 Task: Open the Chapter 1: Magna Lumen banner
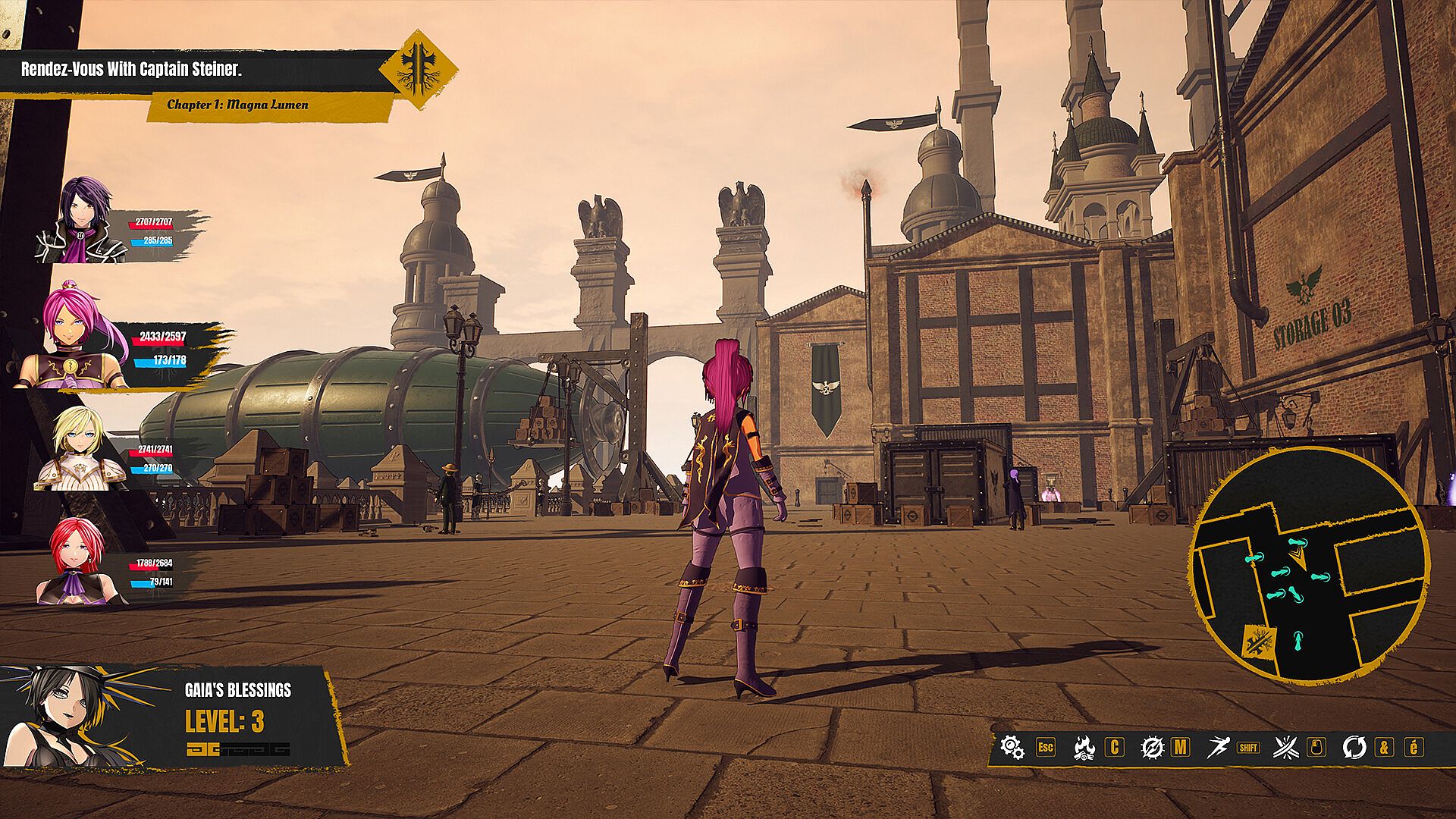point(237,105)
